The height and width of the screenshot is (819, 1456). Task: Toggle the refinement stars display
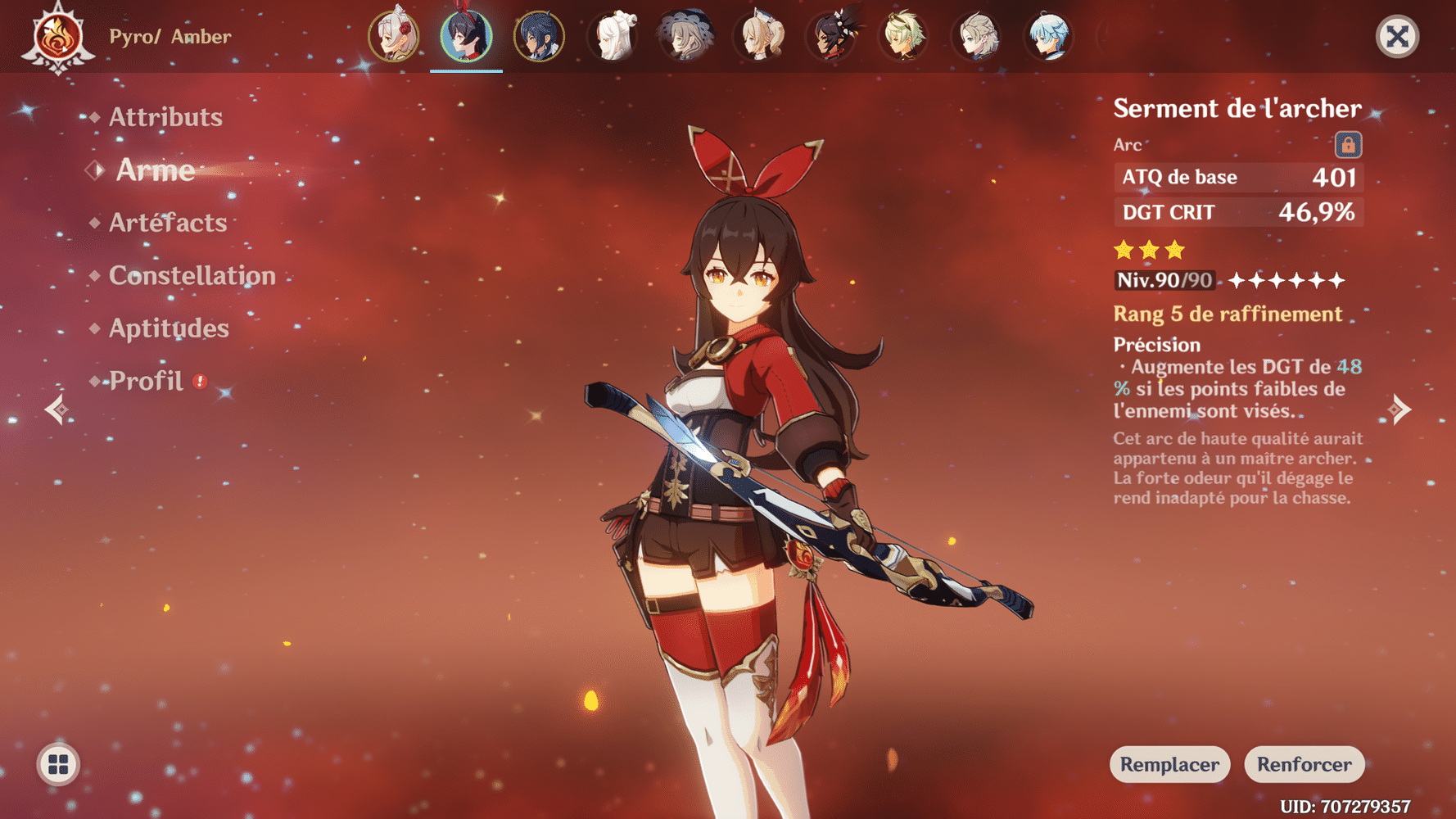pyautogui.click(x=1286, y=280)
